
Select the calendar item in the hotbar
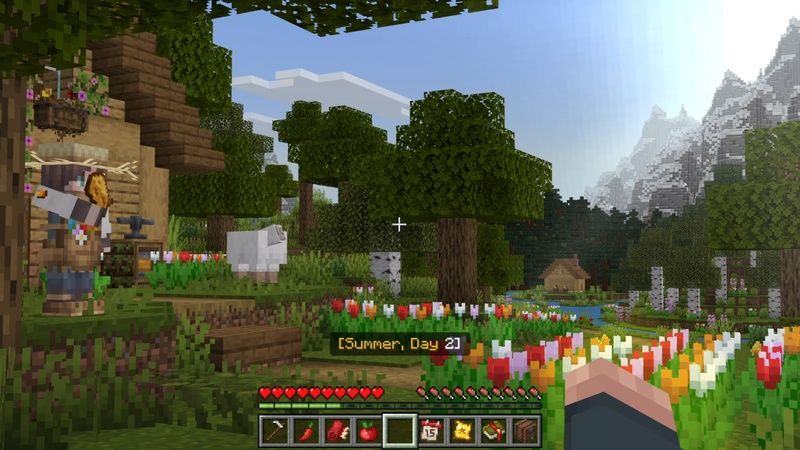pos(431,431)
